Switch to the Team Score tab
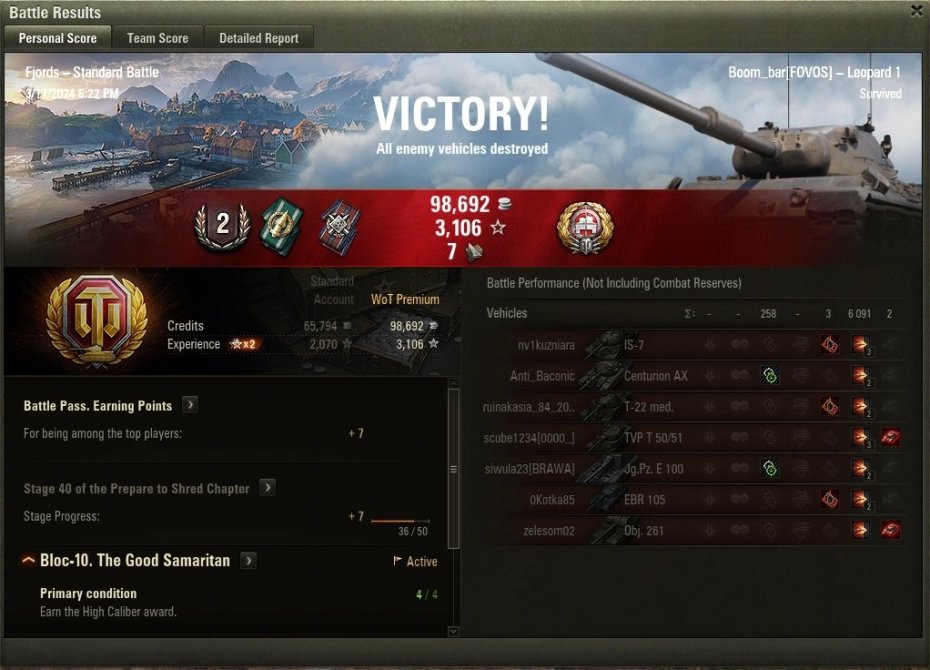Image resolution: width=930 pixels, height=670 pixels. (x=157, y=38)
